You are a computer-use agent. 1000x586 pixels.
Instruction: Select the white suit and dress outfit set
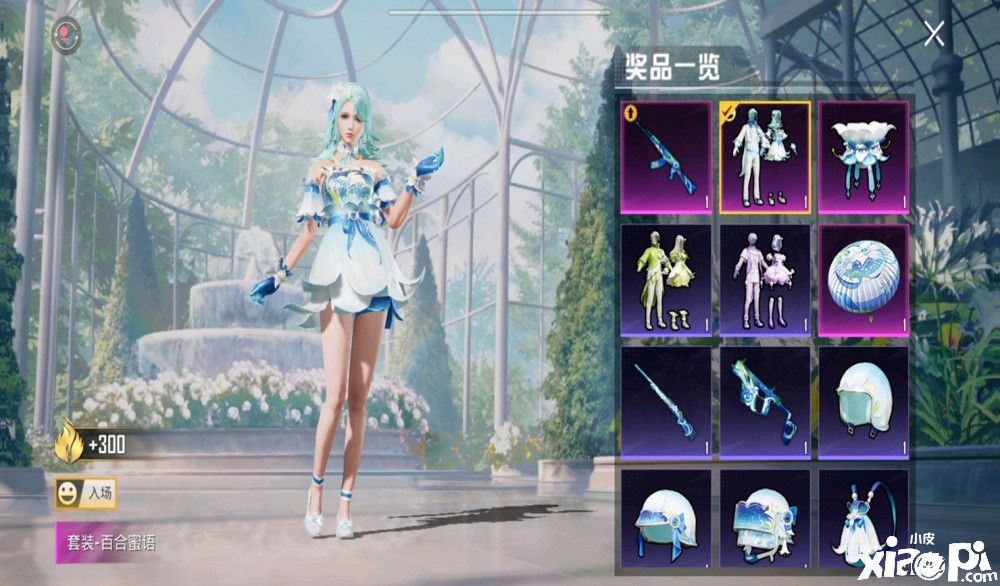pyautogui.click(x=764, y=156)
